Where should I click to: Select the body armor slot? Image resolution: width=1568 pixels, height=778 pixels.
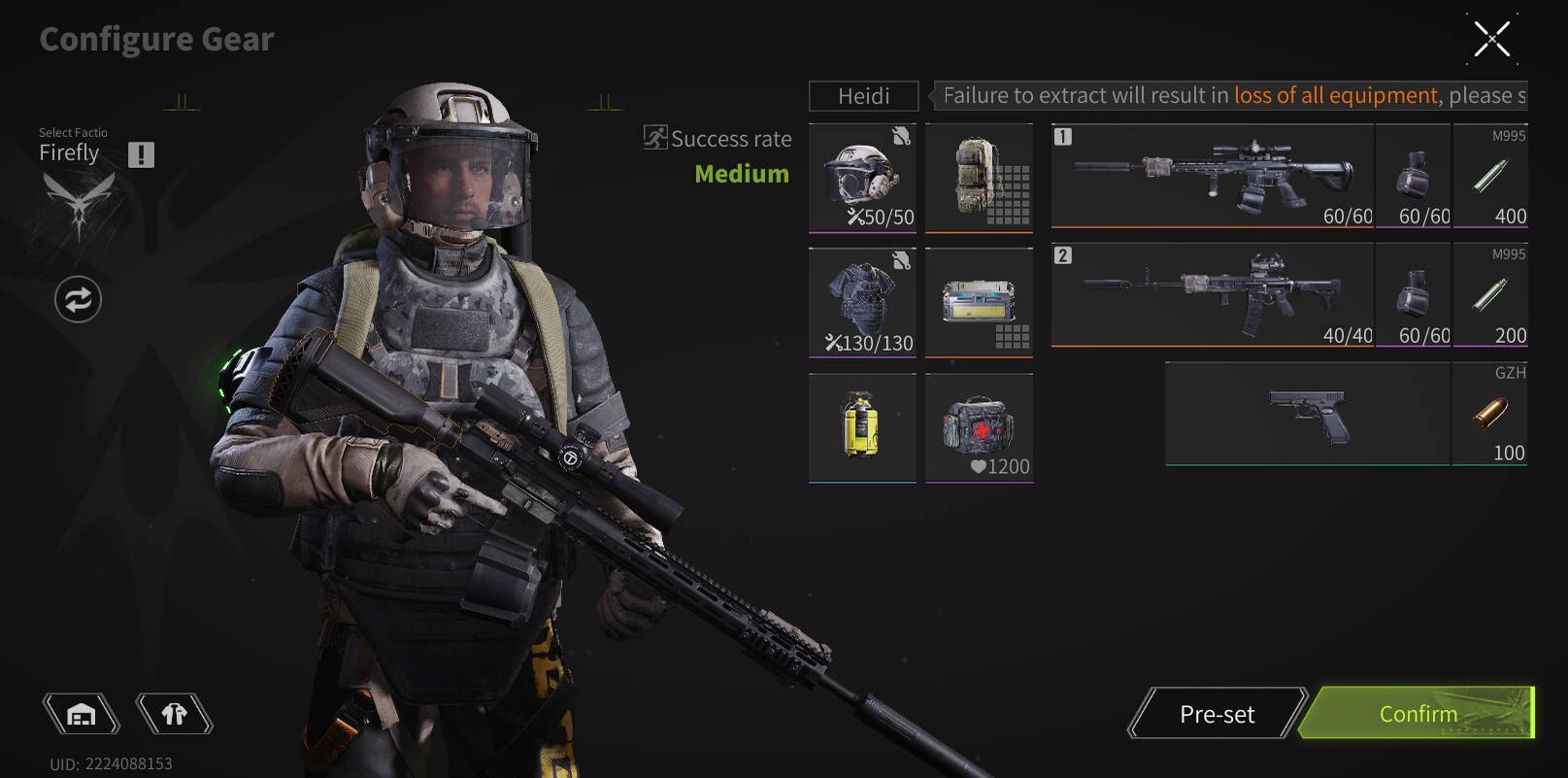862,302
